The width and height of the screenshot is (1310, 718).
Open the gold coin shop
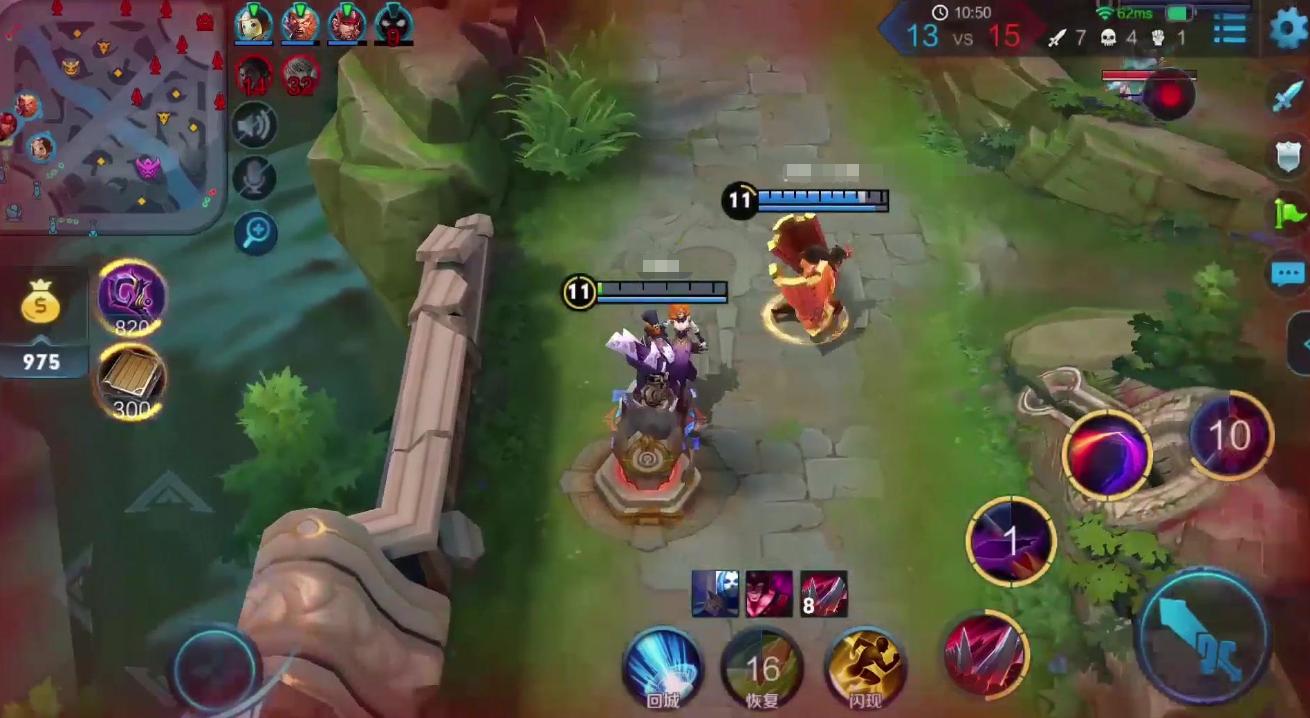pos(41,303)
